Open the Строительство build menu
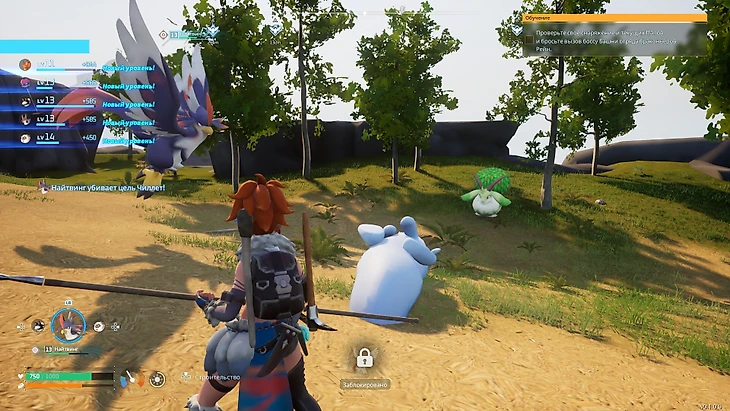Image resolution: width=730 pixels, height=411 pixels. [x=210, y=377]
